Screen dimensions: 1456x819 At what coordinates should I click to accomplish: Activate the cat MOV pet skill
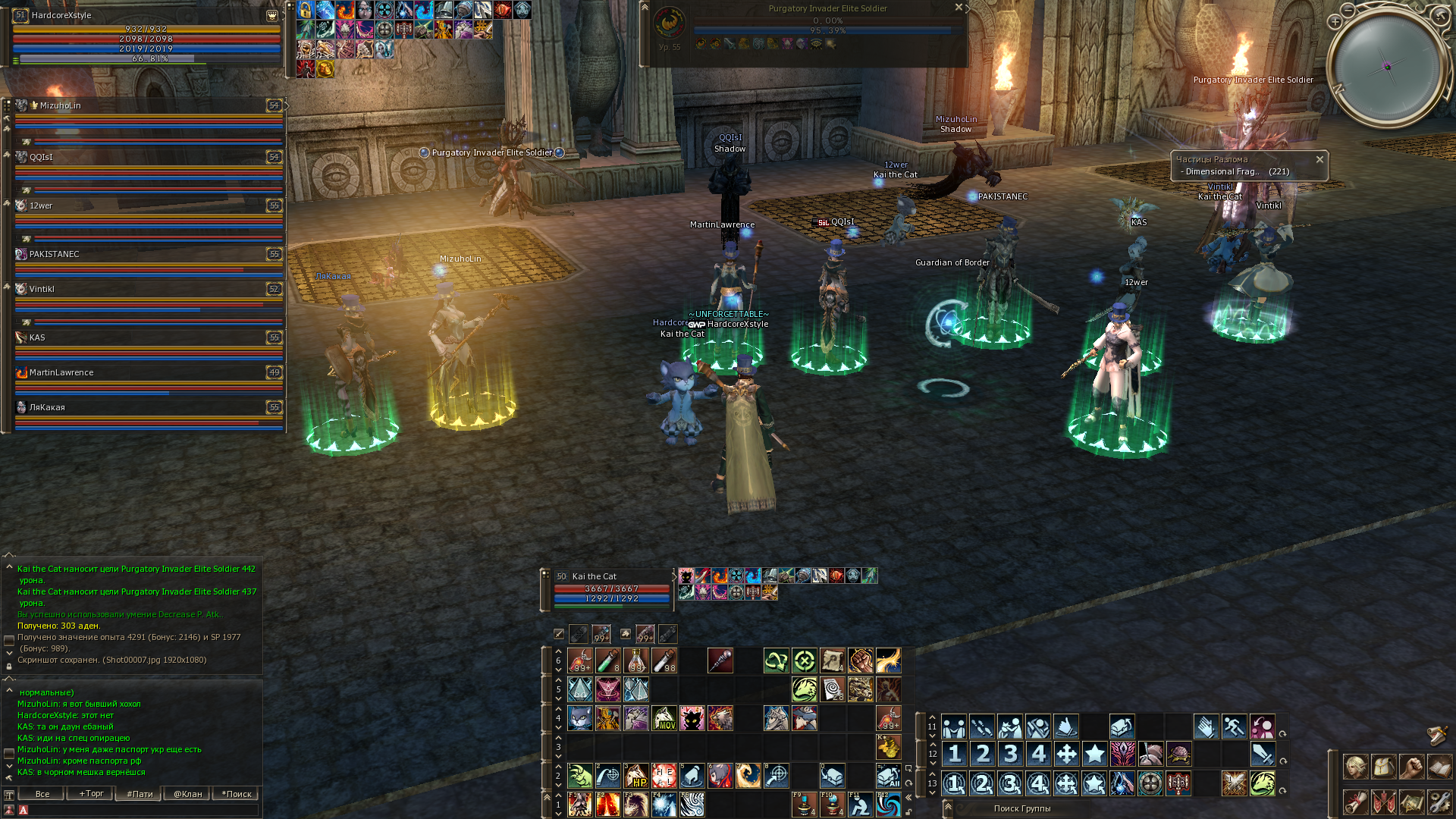tap(664, 718)
